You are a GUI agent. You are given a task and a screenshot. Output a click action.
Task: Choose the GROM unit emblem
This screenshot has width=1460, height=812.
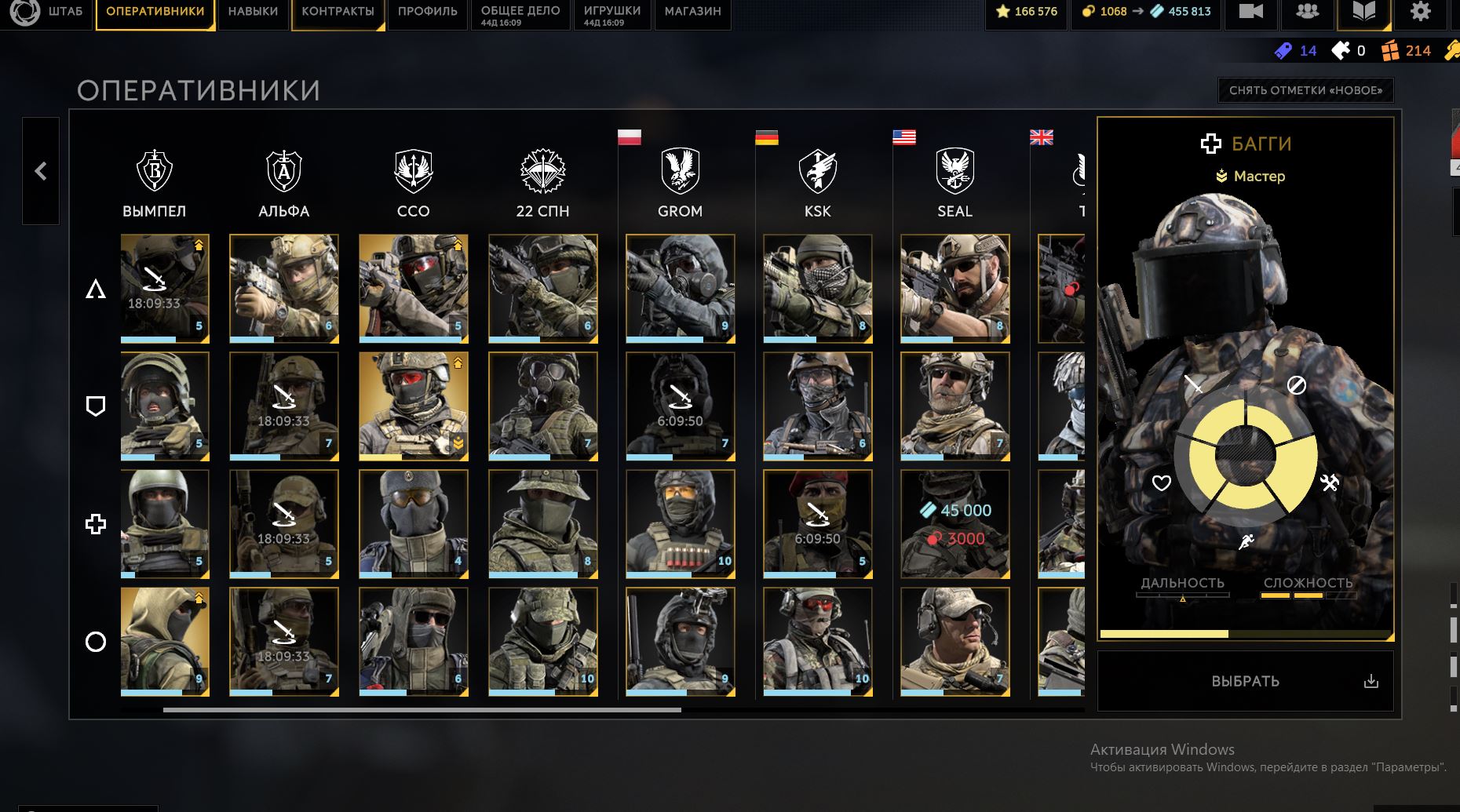click(x=680, y=171)
